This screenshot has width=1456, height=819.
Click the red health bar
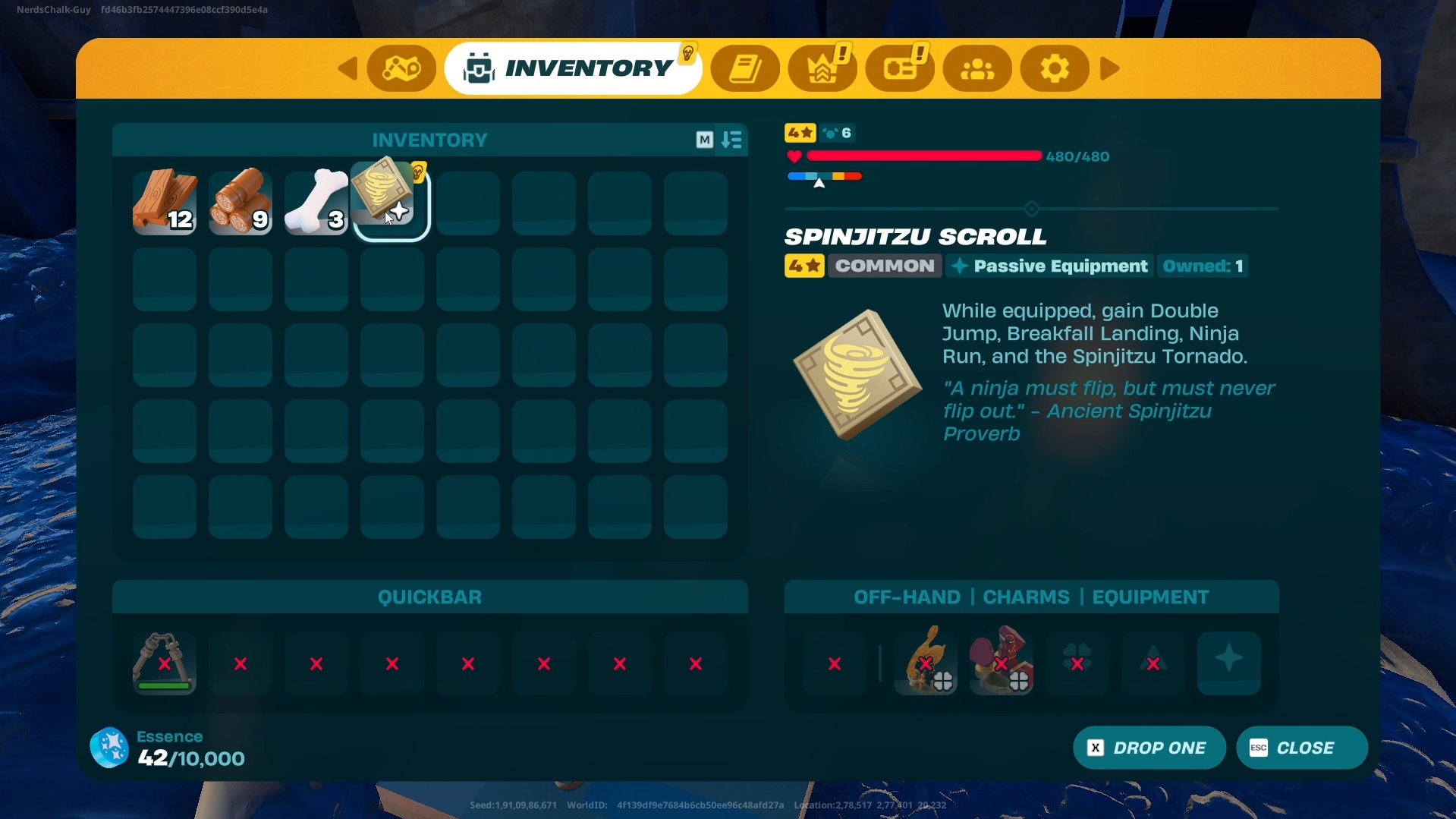click(923, 156)
